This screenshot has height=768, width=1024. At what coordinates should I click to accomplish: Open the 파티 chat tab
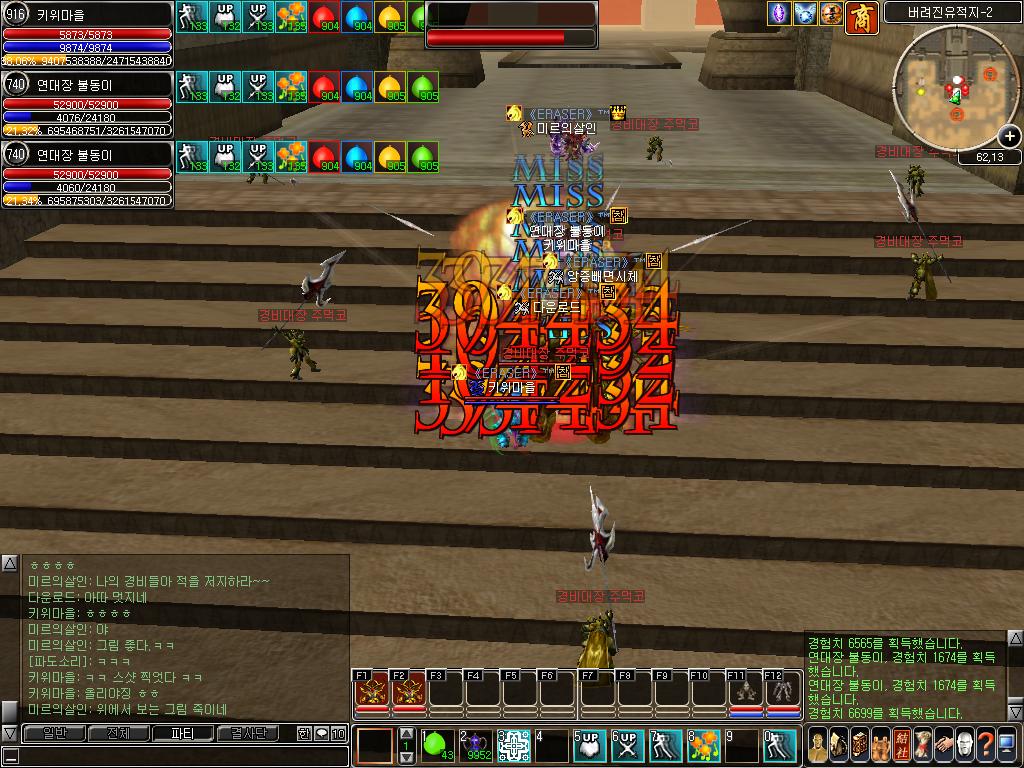tap(182, 734)
